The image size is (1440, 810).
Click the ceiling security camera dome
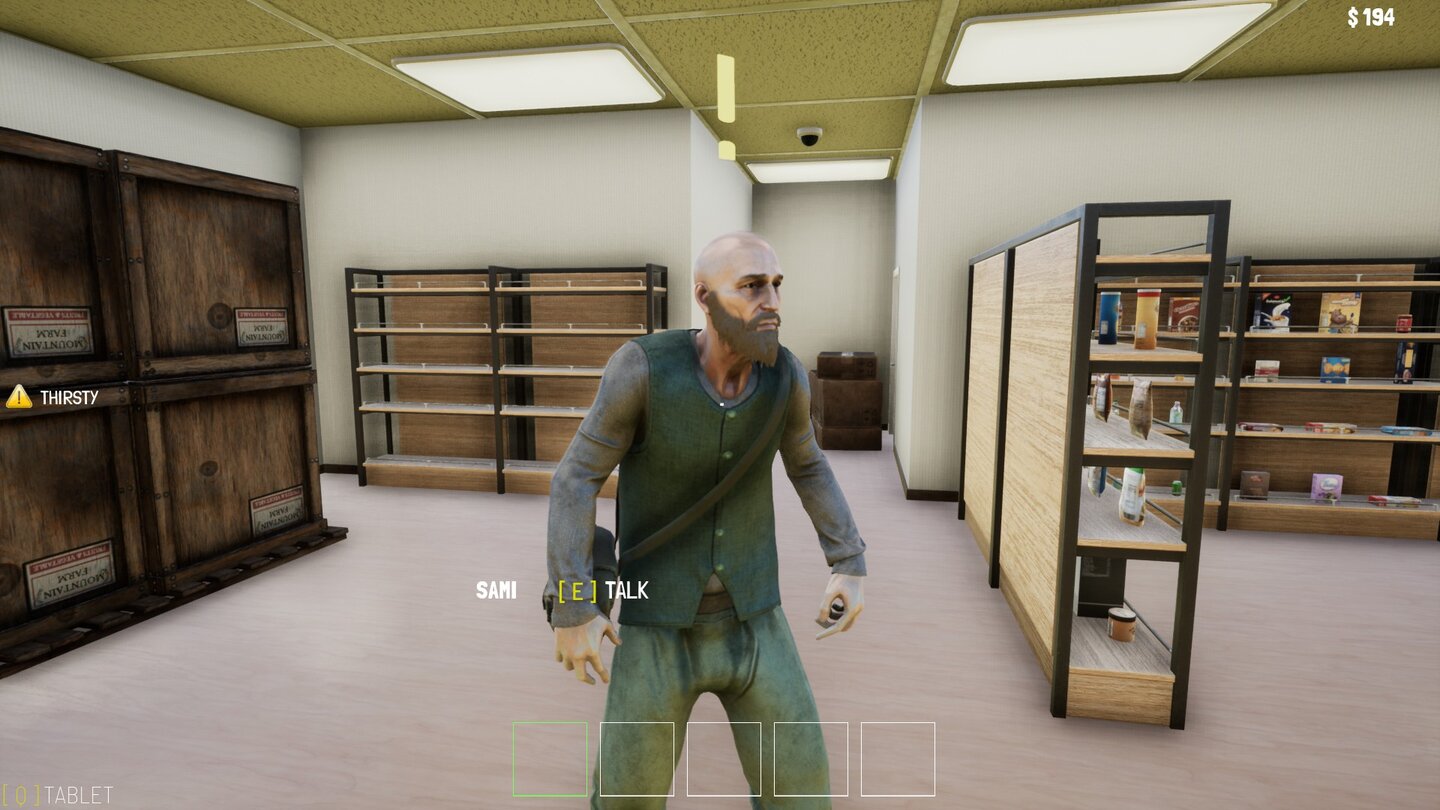[811, 136]
